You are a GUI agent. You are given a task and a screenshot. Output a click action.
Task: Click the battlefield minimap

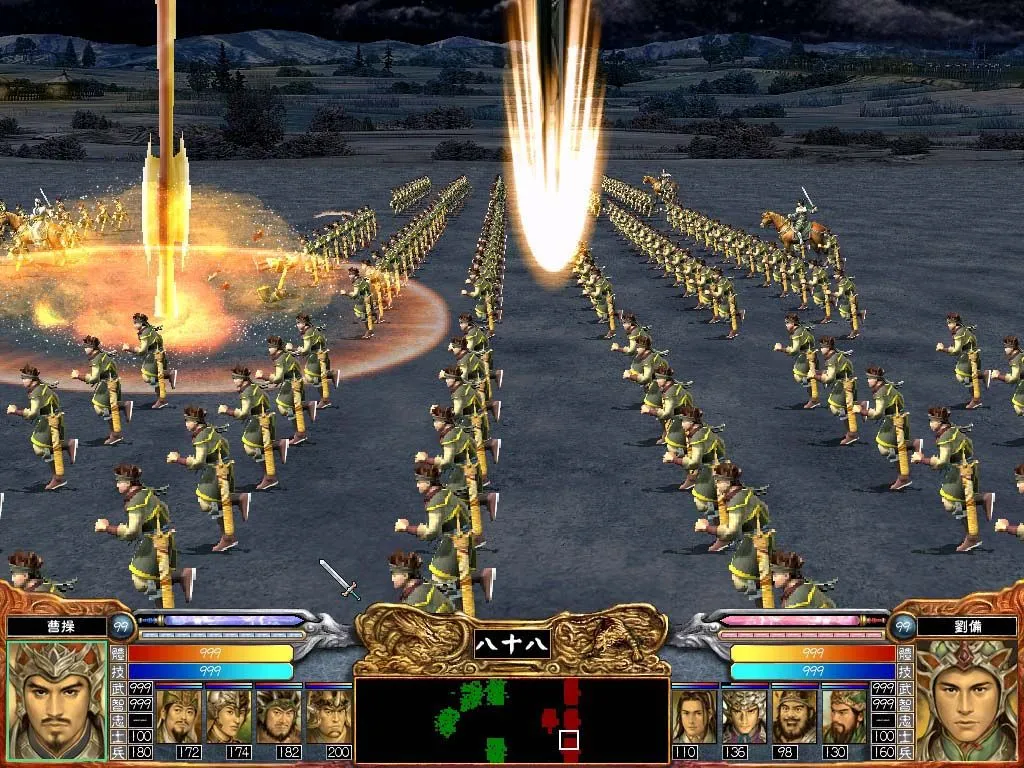[x=511, y=719]
